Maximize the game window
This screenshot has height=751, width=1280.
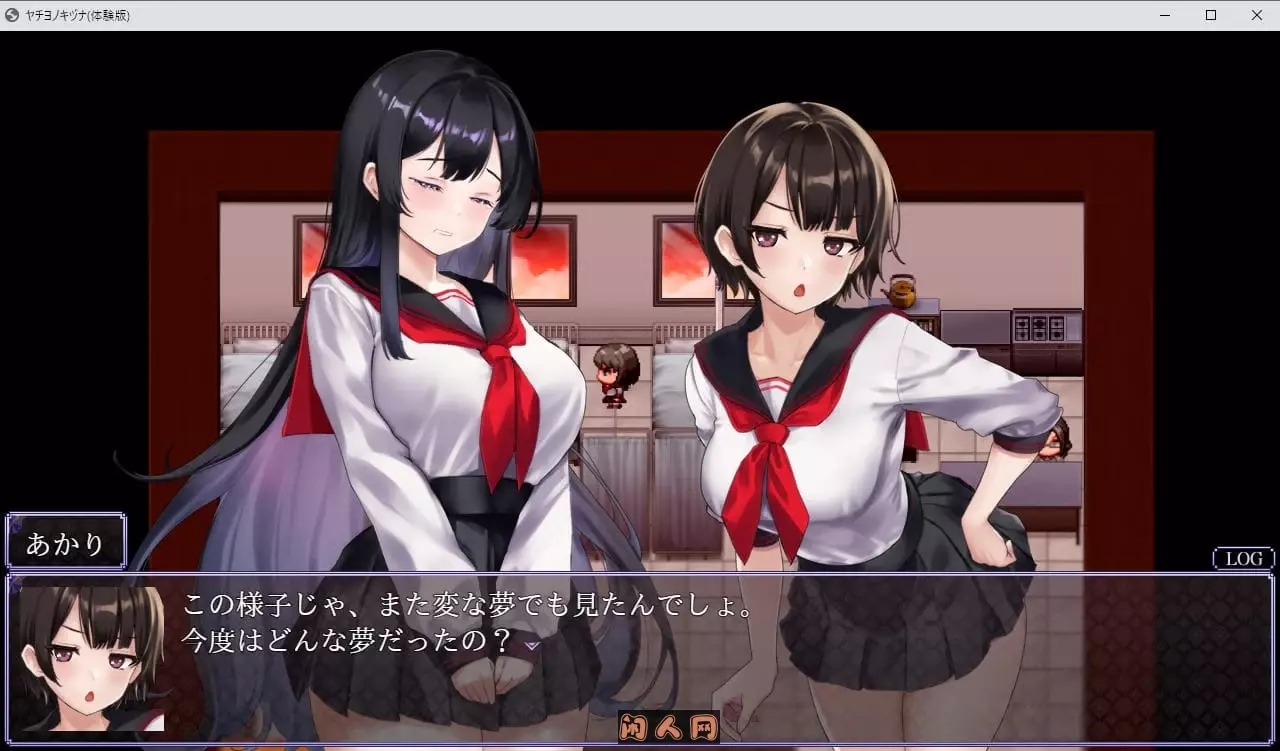pyautogui.click(x=1210, y=15)
